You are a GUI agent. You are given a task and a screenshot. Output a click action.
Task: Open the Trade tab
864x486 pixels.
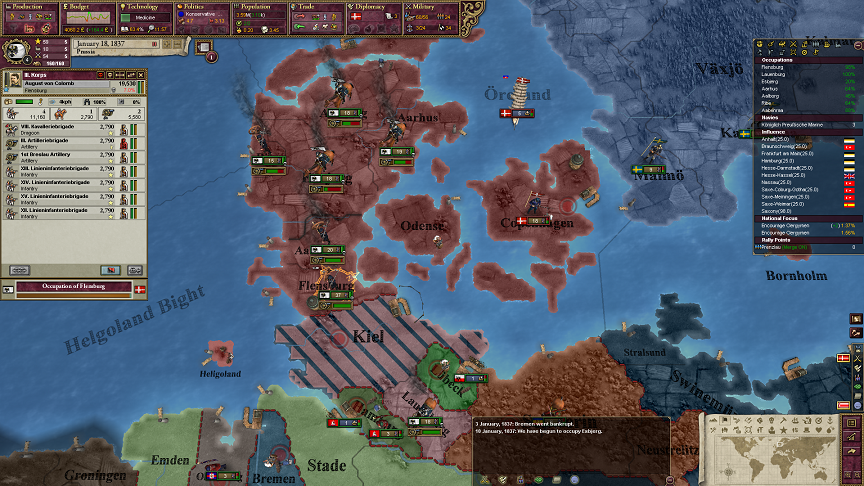pos(319,7)
